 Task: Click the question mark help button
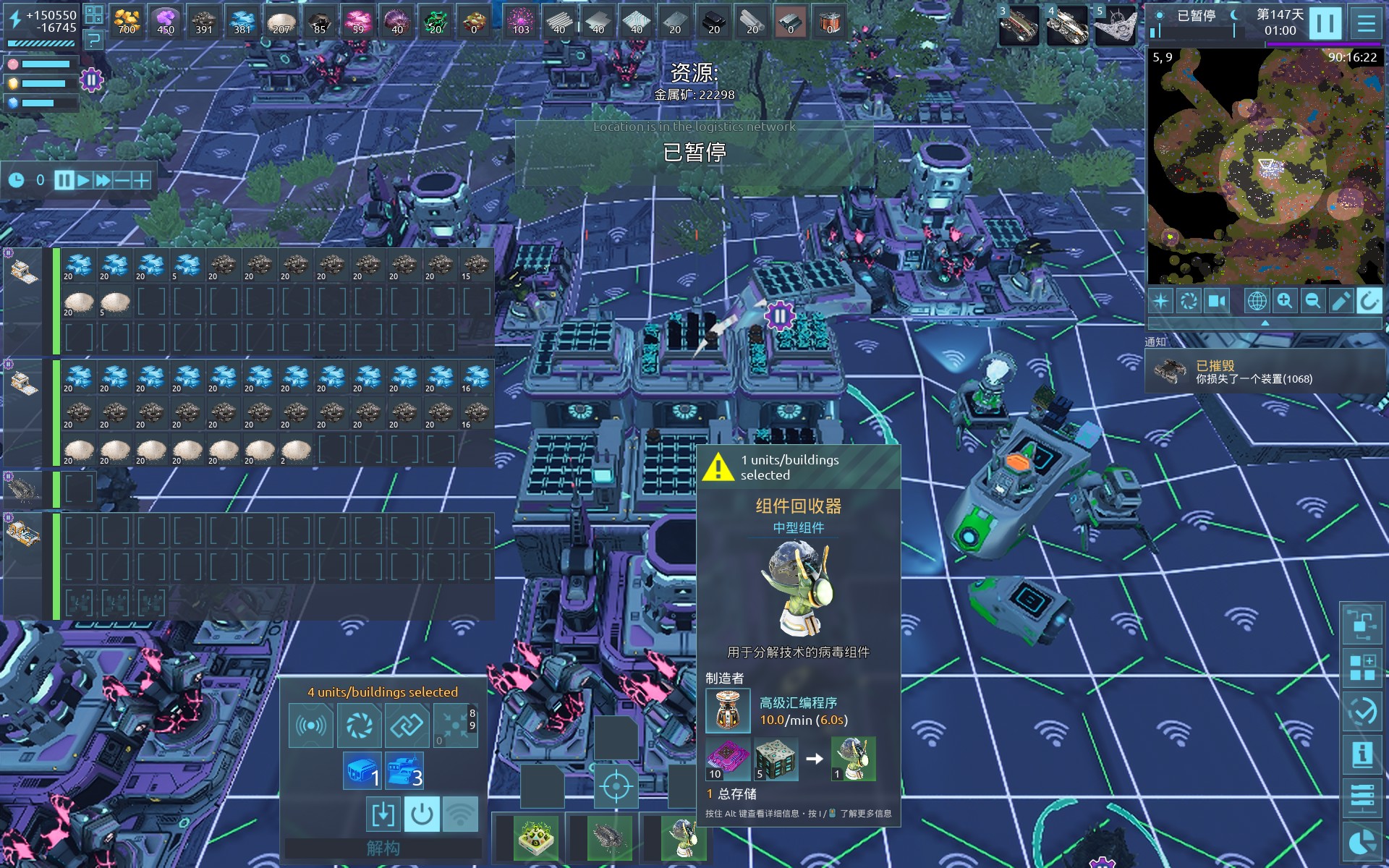point(94,40)
